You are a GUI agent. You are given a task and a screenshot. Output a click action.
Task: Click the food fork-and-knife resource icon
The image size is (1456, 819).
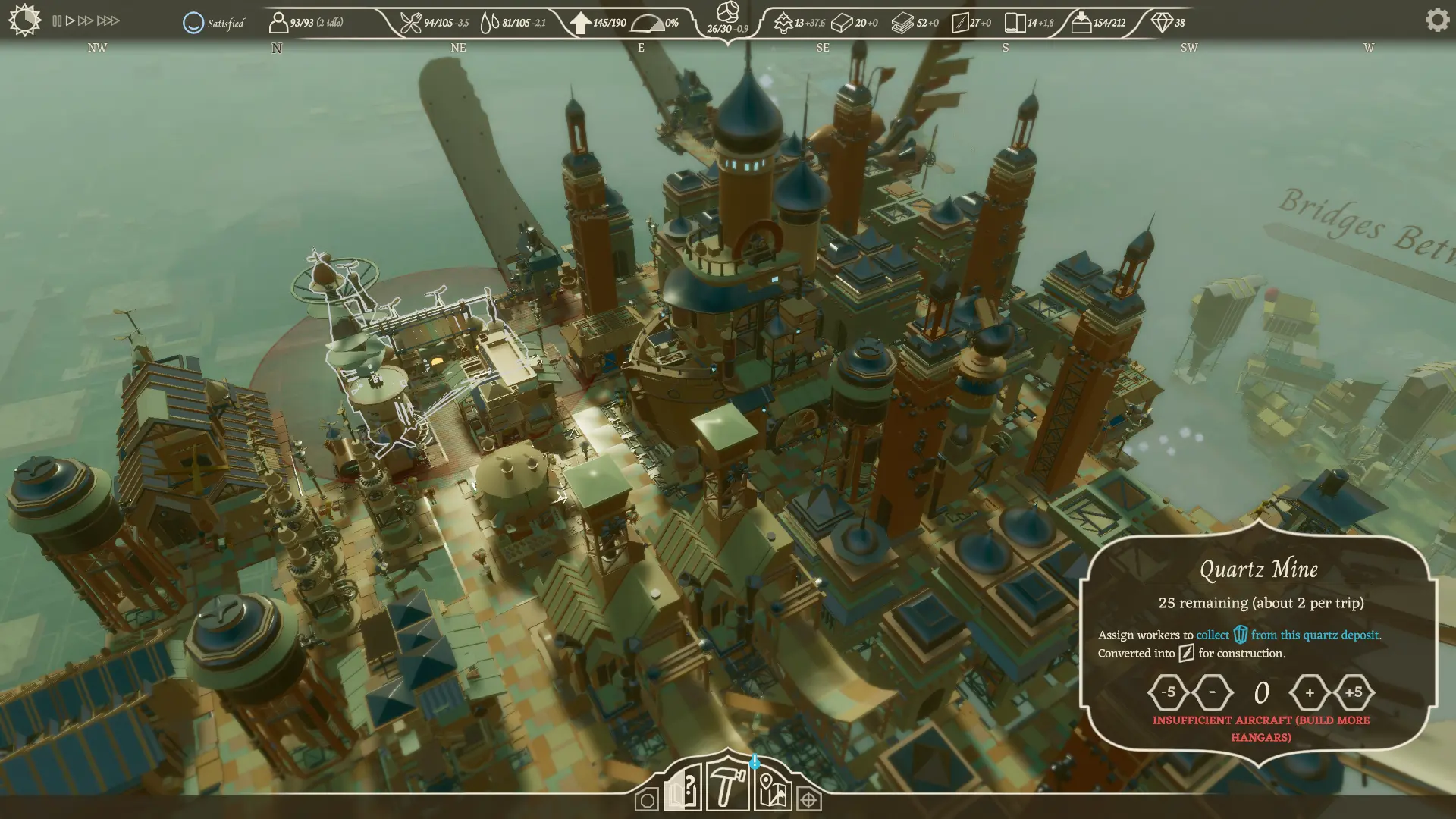410,23
